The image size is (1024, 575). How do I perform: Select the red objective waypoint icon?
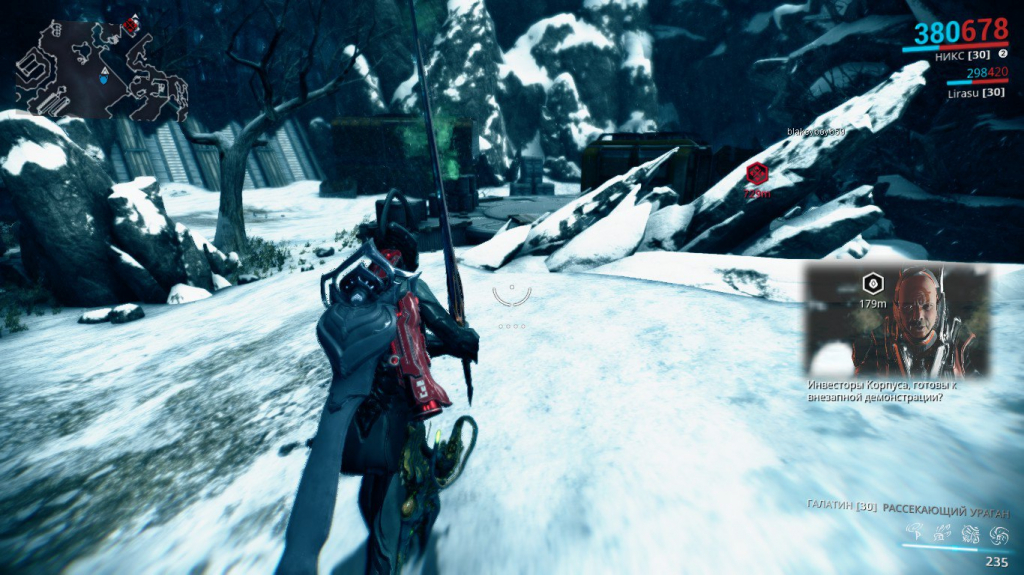point(757,172)
